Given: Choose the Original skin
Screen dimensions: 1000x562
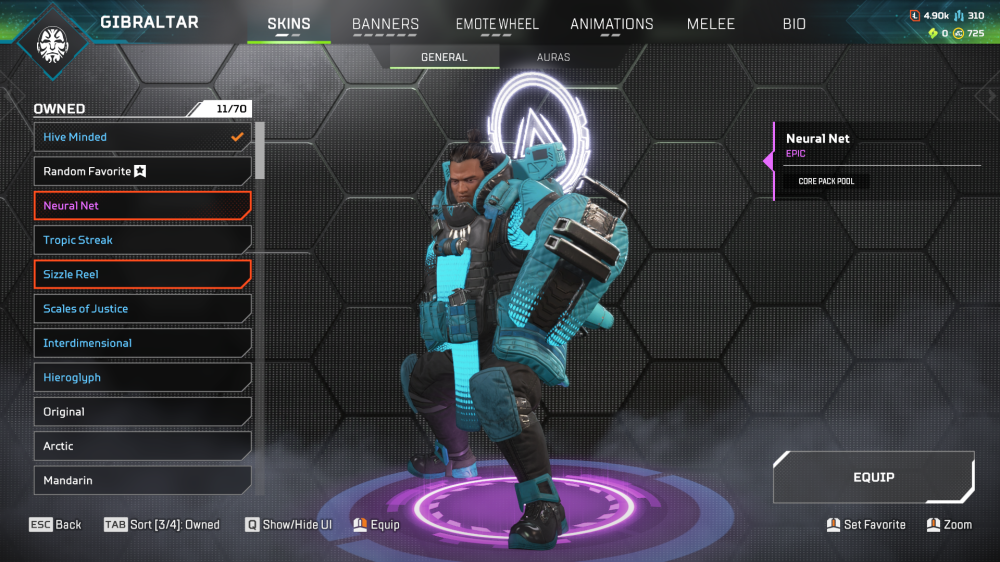Looking at the screenshot, I should pos(142,412).
